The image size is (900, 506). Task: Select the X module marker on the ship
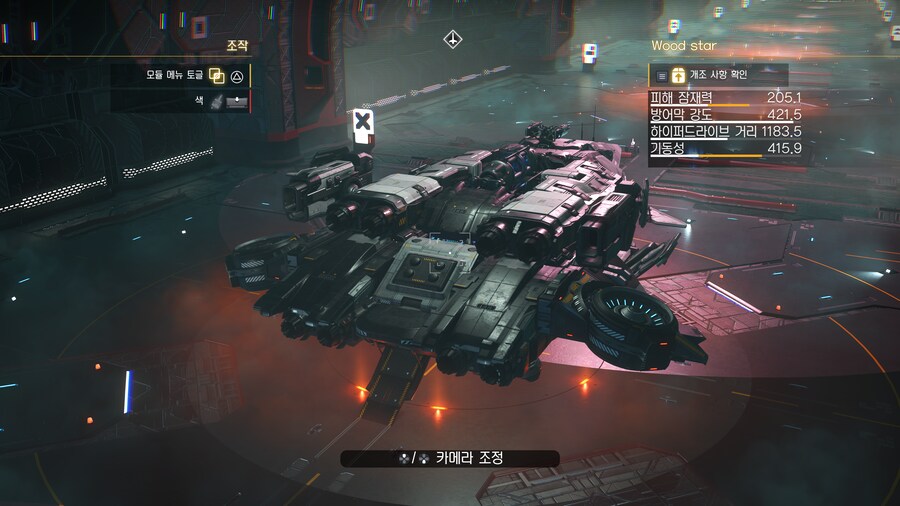tap(363, 122)
